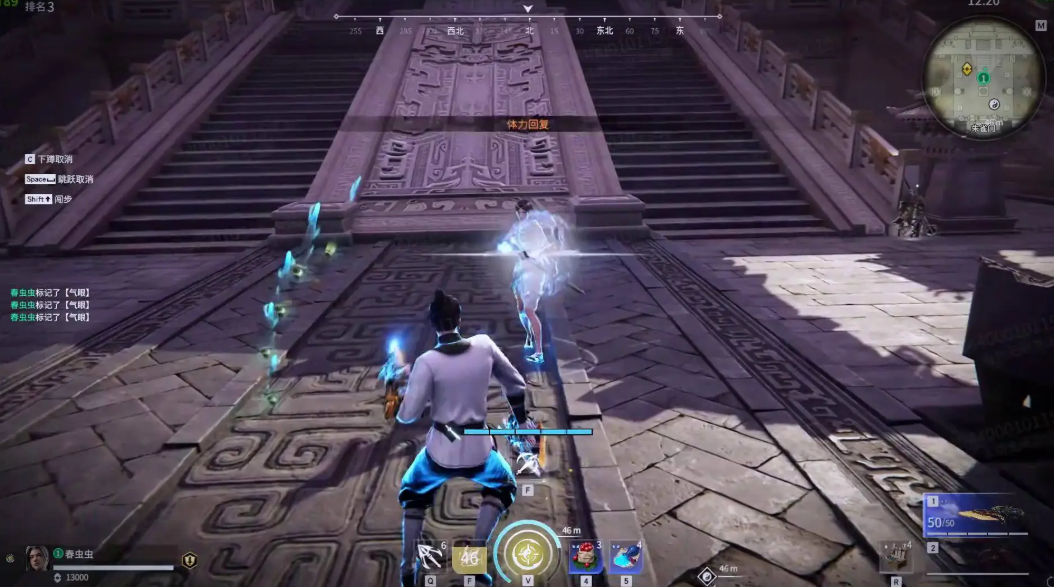Use the blue potion item slot
Viewport: 1054px width, 587px height.
[x=624, y=556]
